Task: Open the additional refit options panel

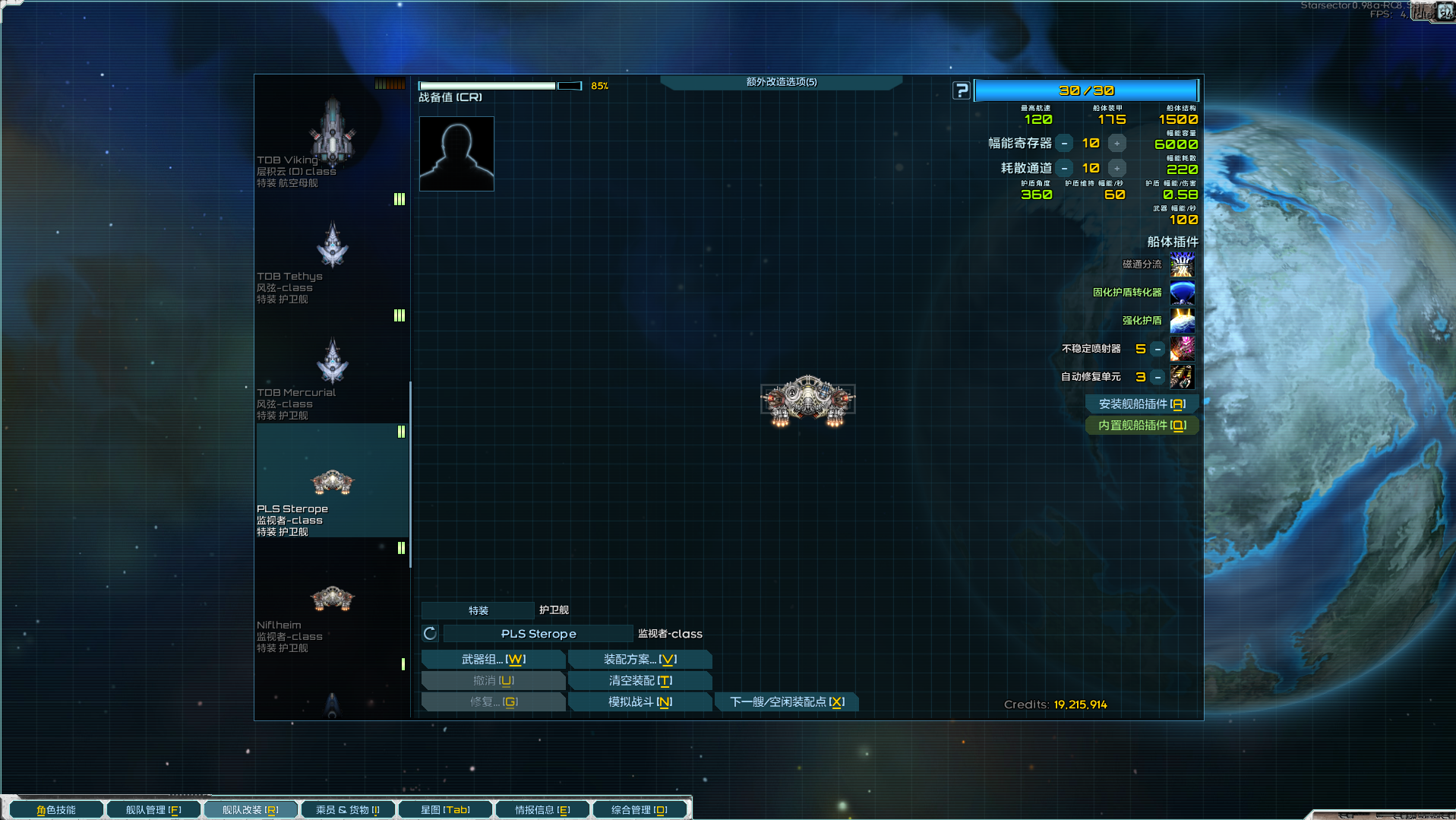Action: [x=781, y=82]
